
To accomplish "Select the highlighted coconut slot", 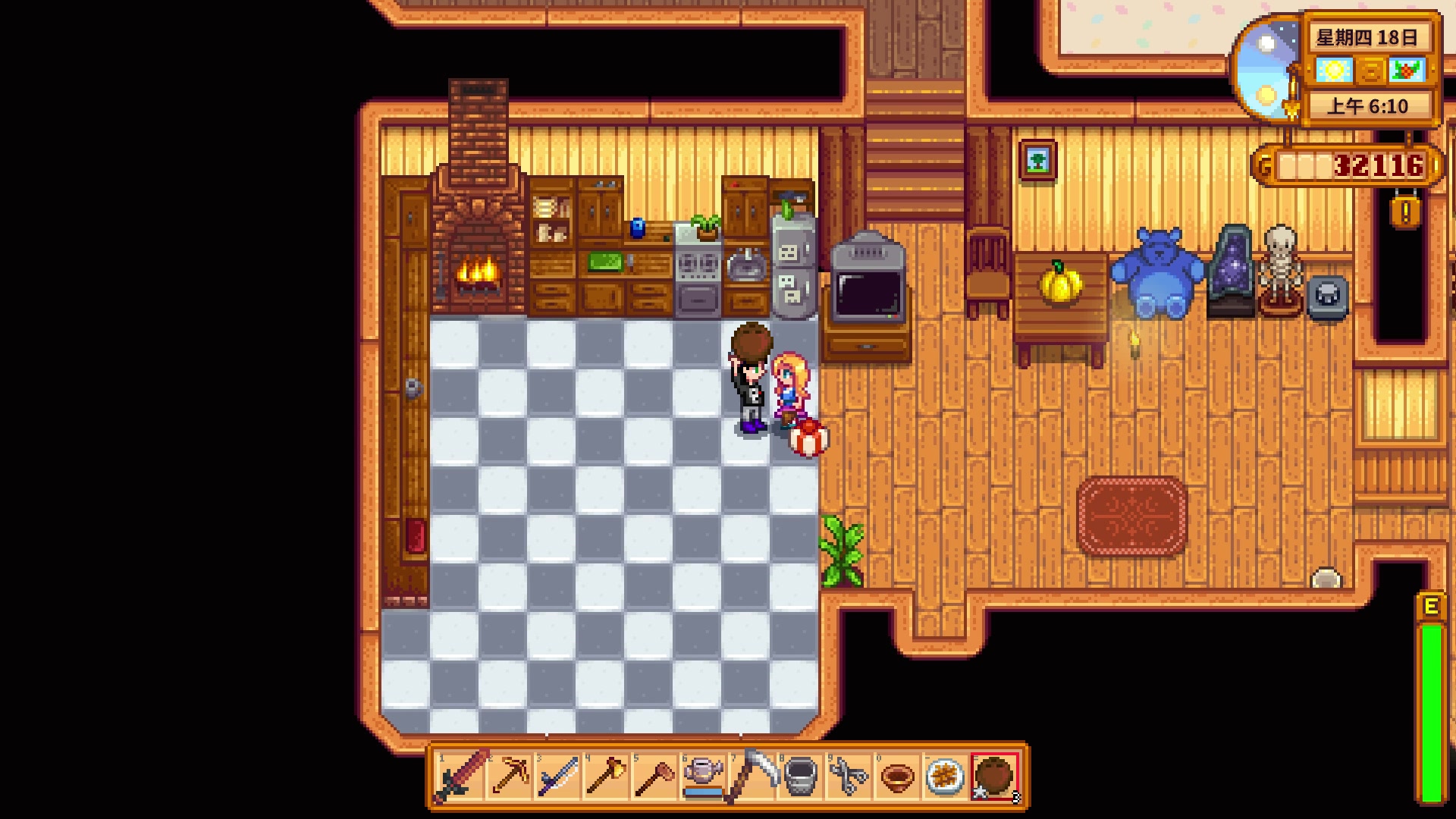I will click(994, 777).
